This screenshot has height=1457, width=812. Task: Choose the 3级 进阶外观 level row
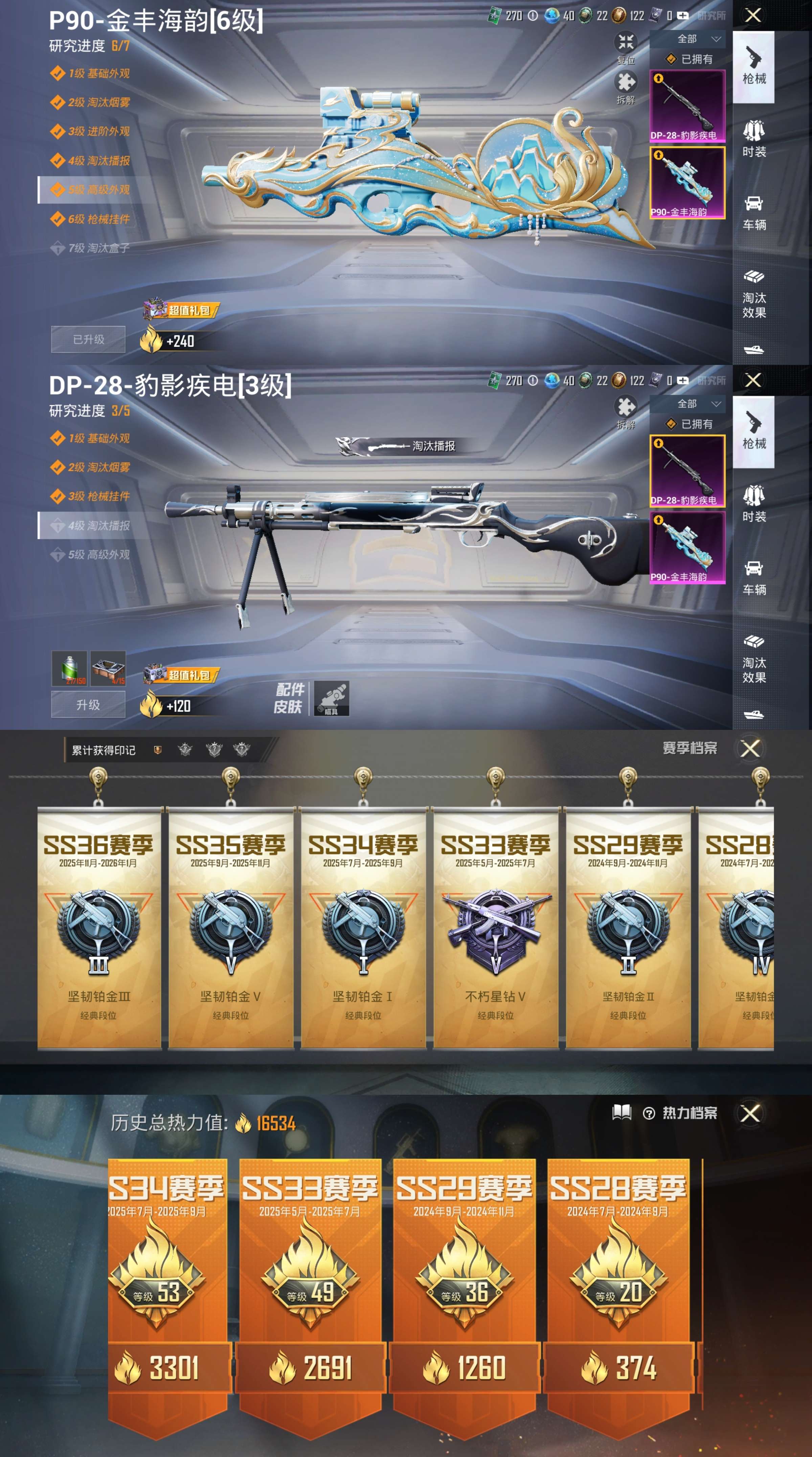coord(90,131)
